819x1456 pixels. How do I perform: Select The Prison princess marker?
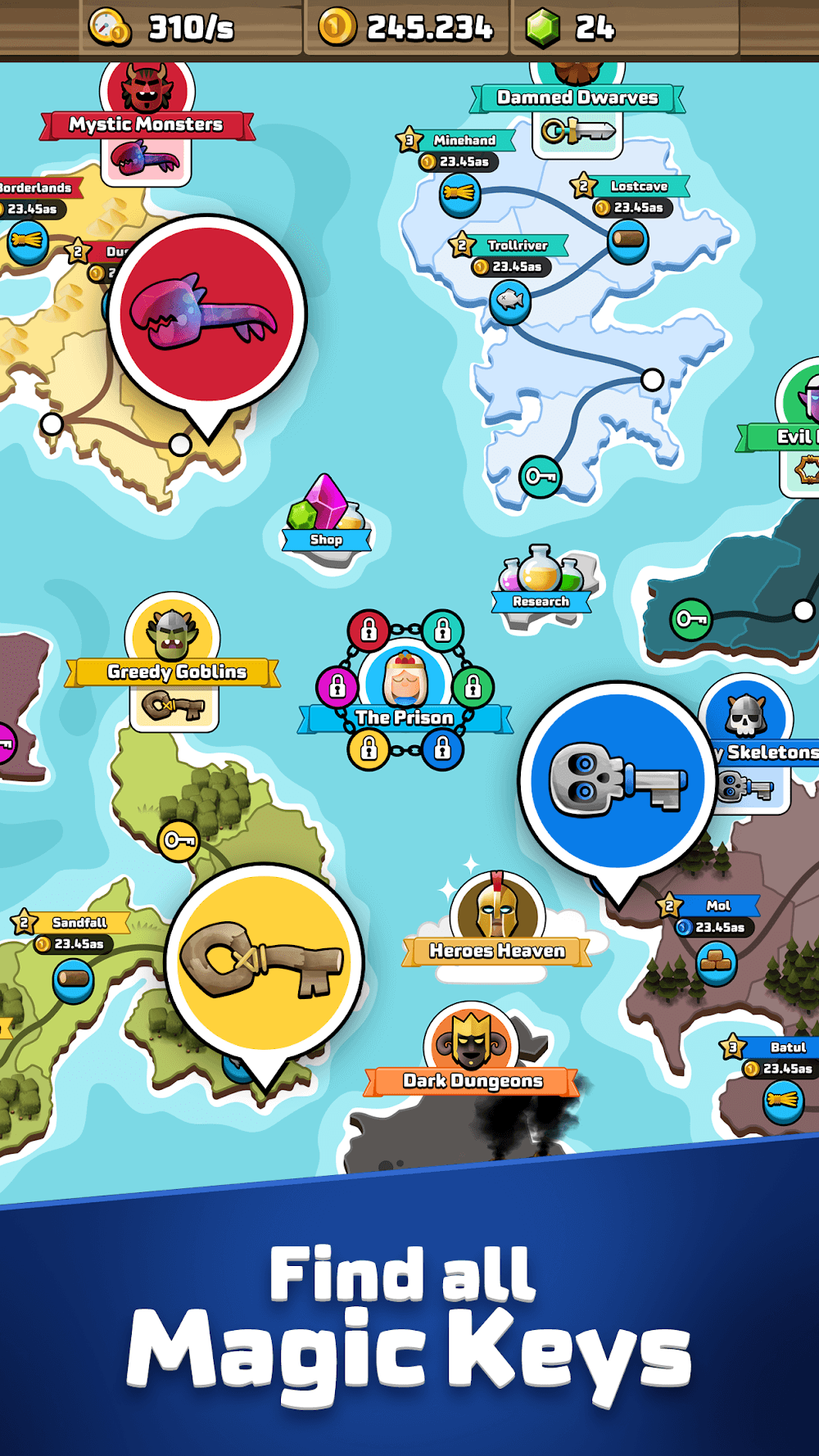click(405, 680)
